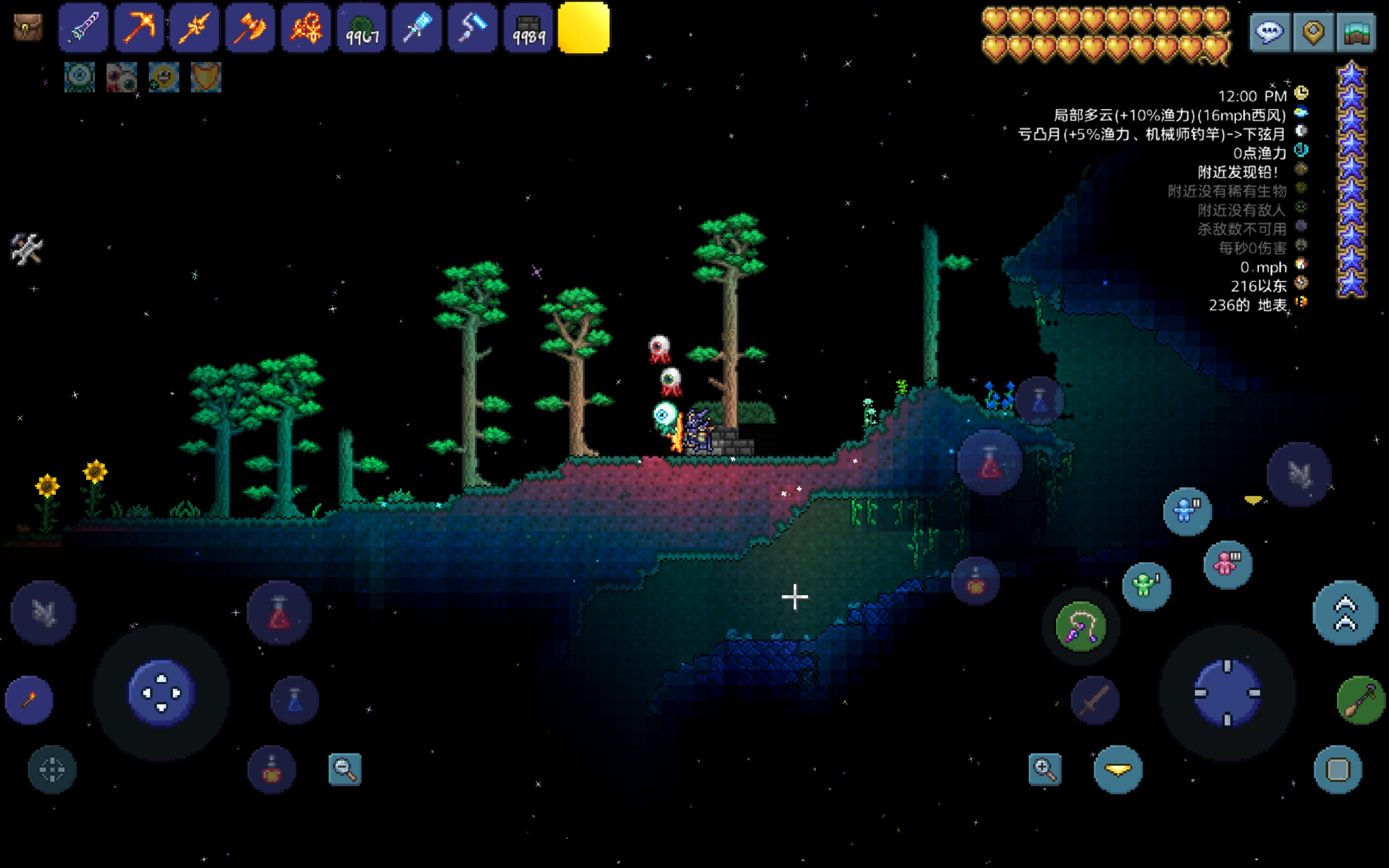Open the inventory bag
The height and width of the screenshot is (868, 1389).
28,27
